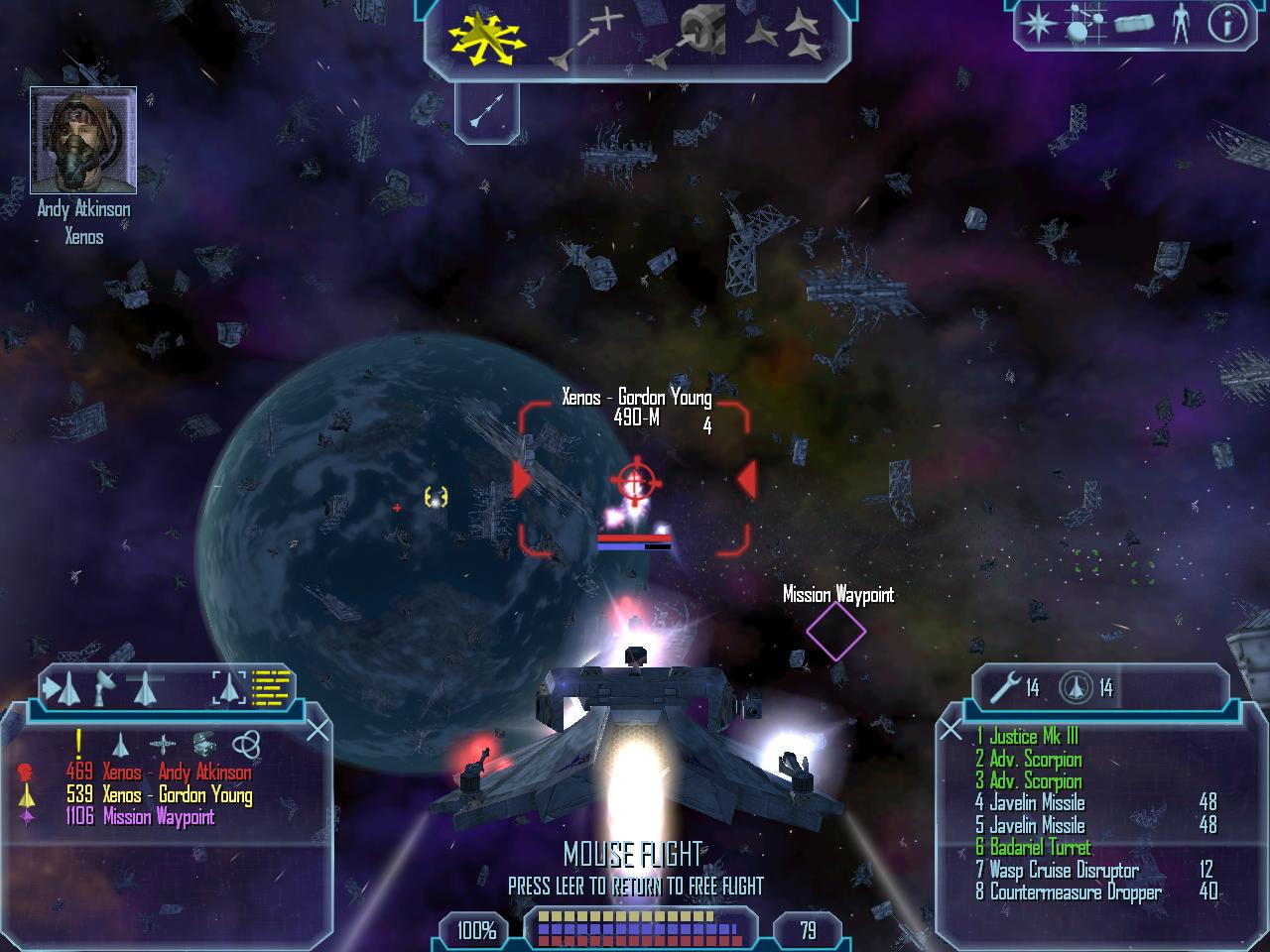Open the star-shaped nav map icon
This screenshot has width=1270, height=952.
[1037, 23]
